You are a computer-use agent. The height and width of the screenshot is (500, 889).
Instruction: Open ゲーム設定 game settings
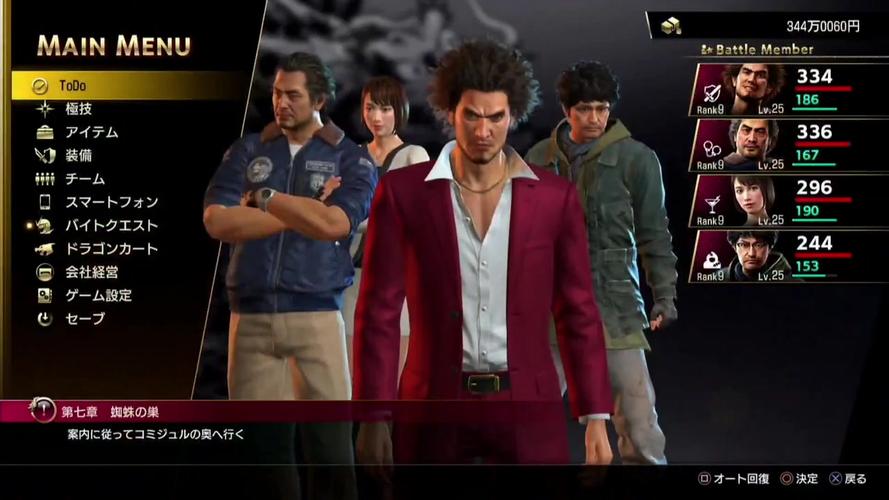[98, 296]
